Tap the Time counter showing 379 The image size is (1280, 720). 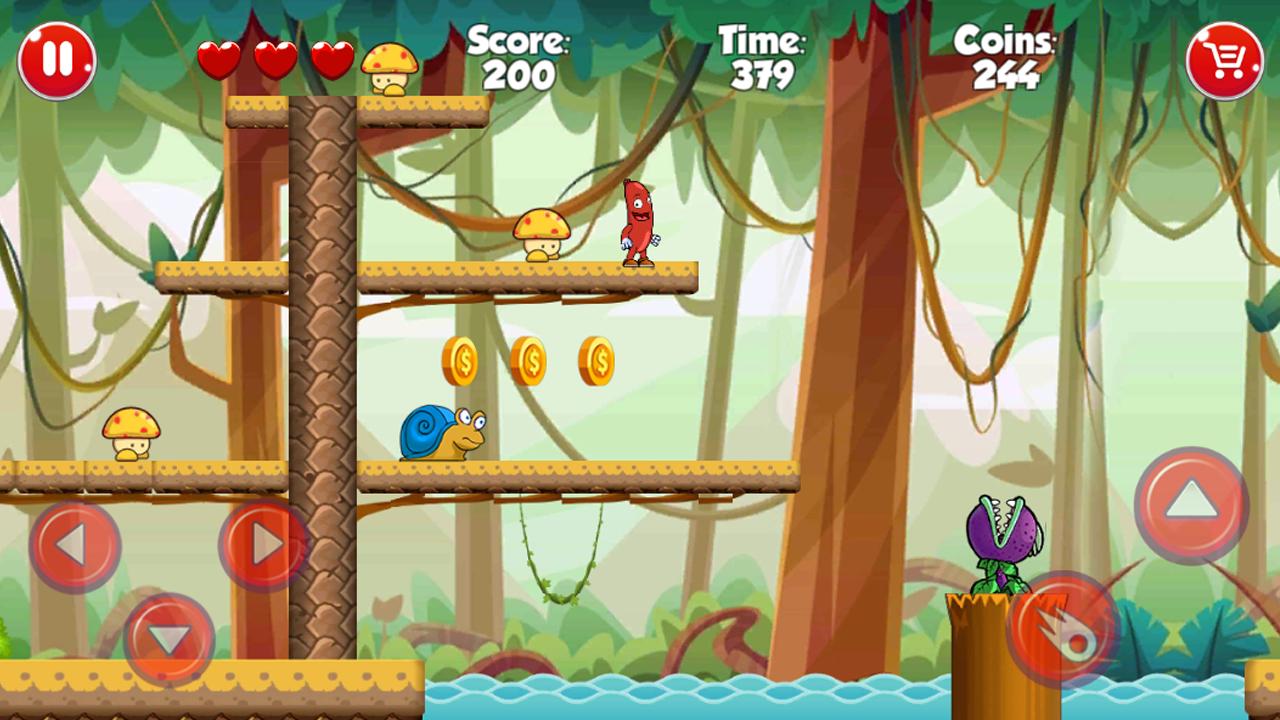(762, 58)
